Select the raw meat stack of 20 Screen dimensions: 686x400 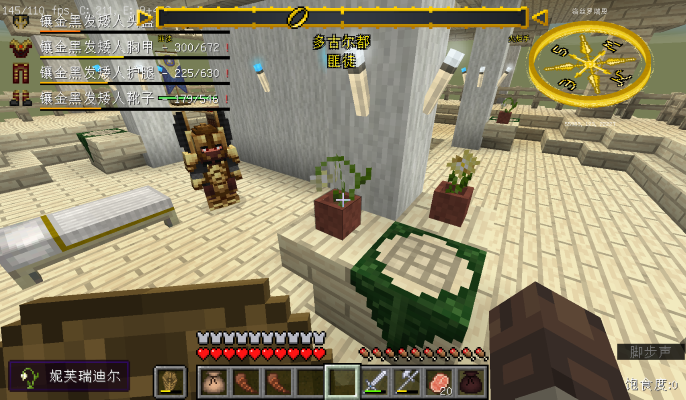[439, 382]
